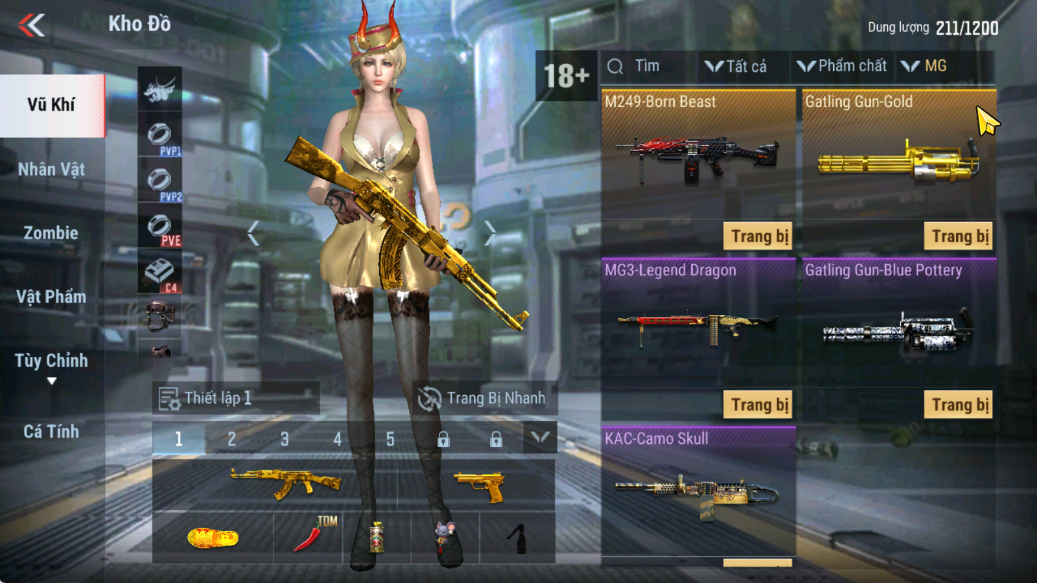This screenshot has width=1037, height=583.
Task: Switch to the Vũ Khí tab
Action: coord(51,105)
